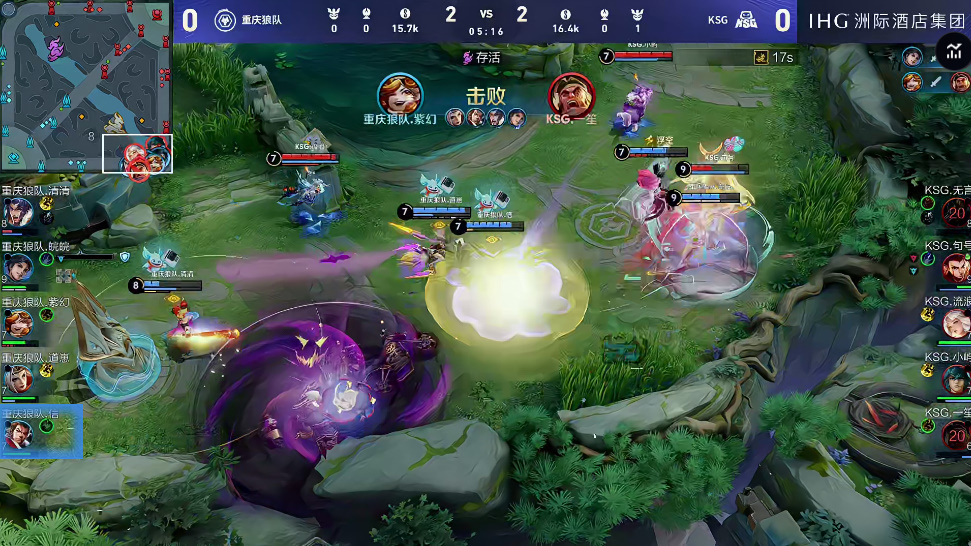This screenshot has height=546, width=971.
Task: Select KSG.一笙 player portrait
Action: [955, 434]
